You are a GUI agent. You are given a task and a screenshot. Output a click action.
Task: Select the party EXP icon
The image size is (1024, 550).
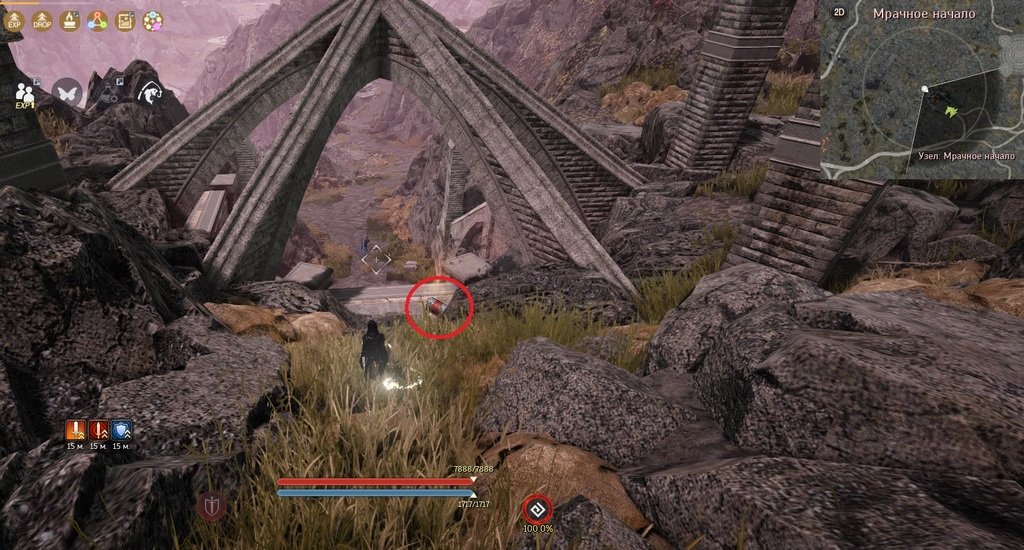click(x=25, y=93)
